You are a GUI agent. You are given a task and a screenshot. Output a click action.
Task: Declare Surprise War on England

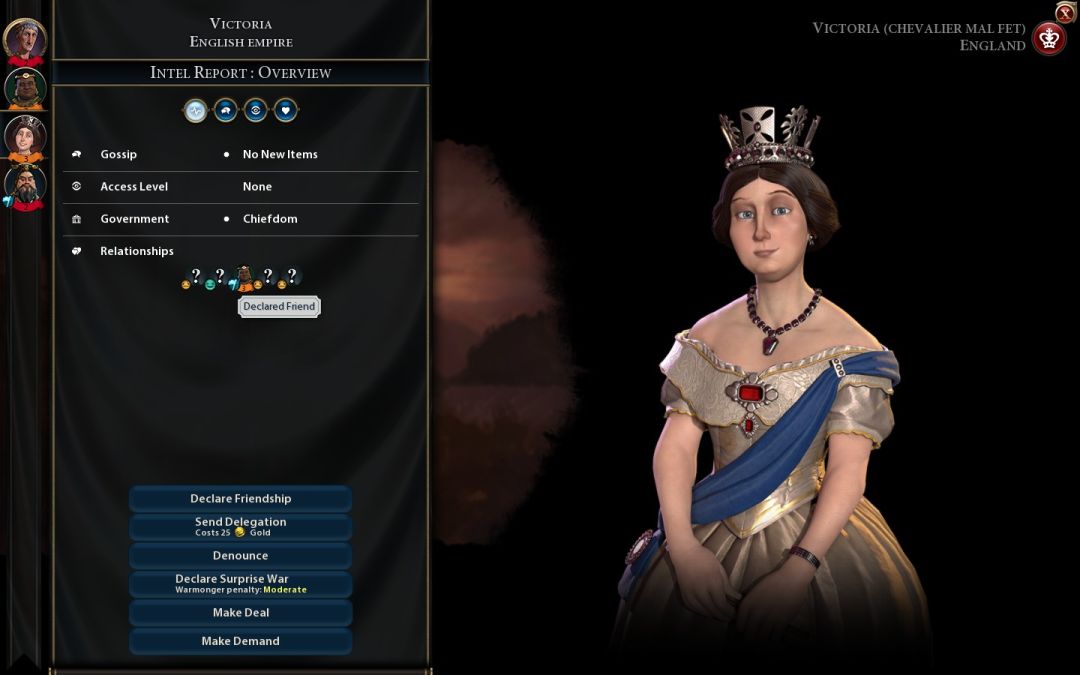pos(240,584)
